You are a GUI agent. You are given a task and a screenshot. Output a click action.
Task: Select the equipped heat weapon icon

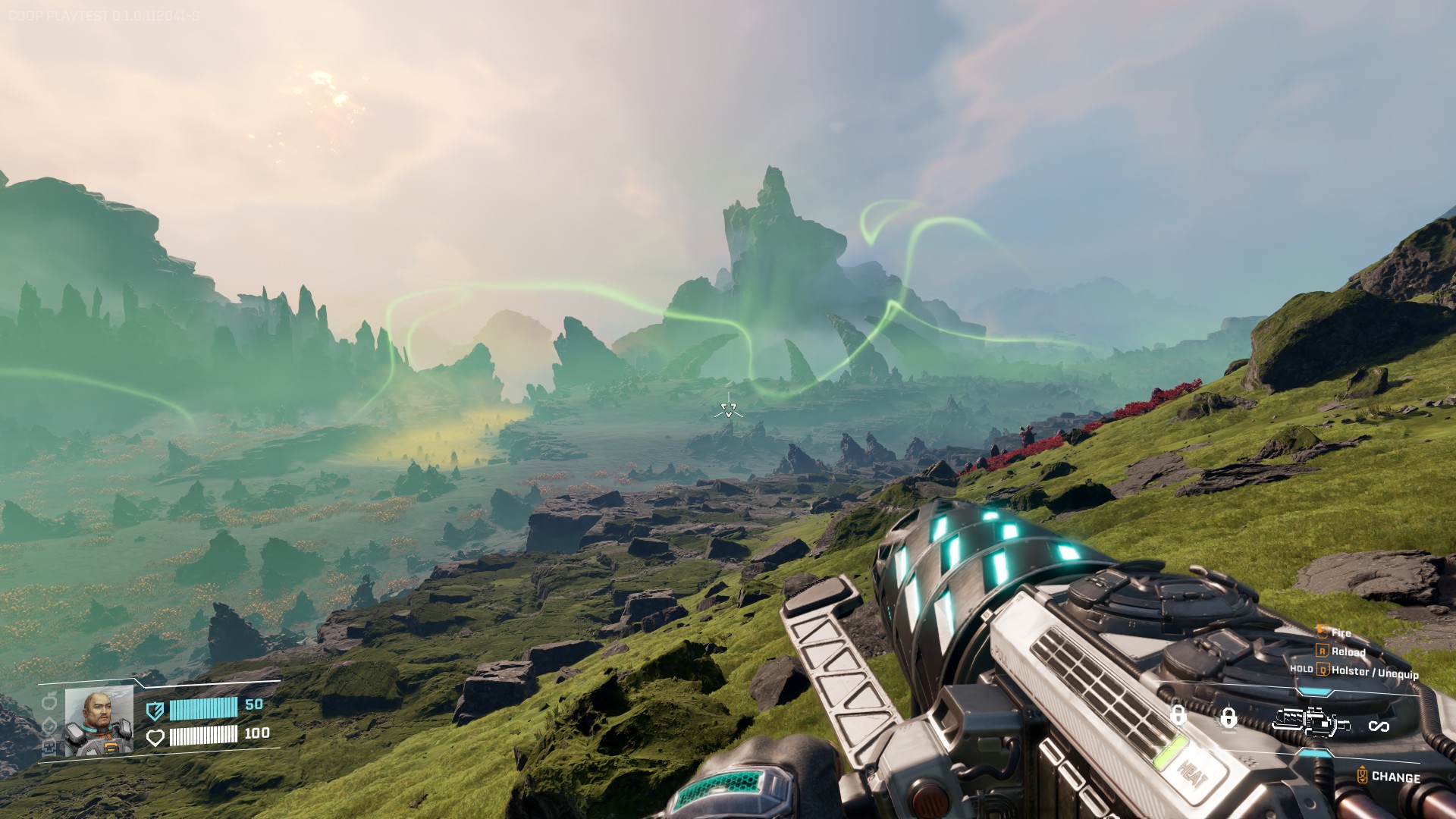pos(1311,721)
